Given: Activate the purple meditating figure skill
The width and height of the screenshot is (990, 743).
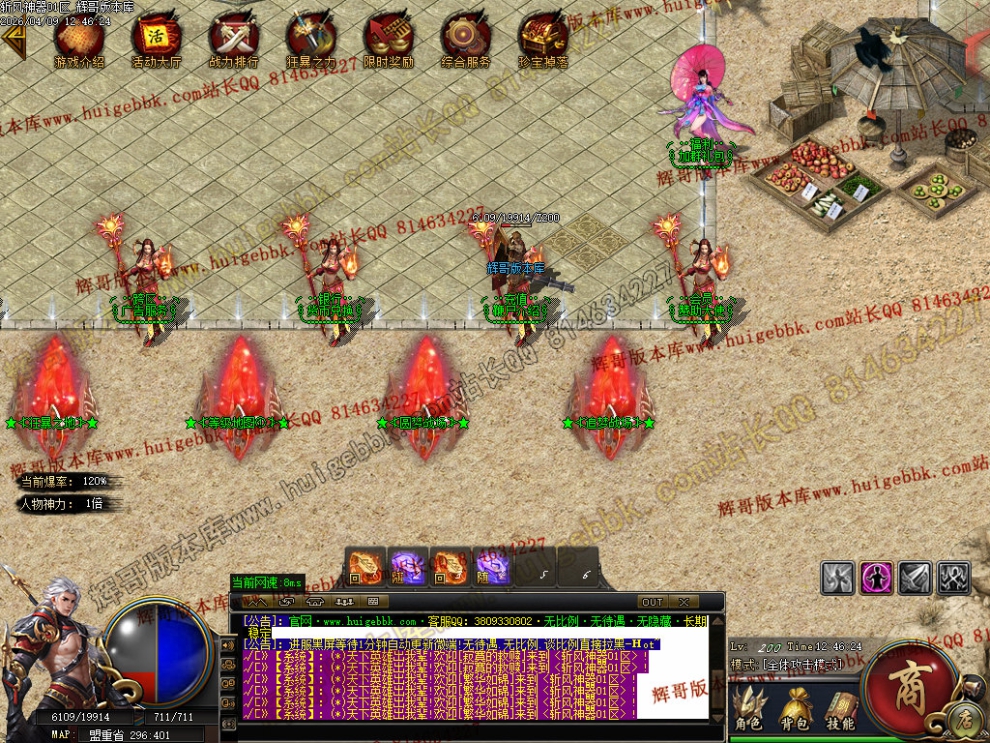Looking at the screenshot, I should coord(877,577).
